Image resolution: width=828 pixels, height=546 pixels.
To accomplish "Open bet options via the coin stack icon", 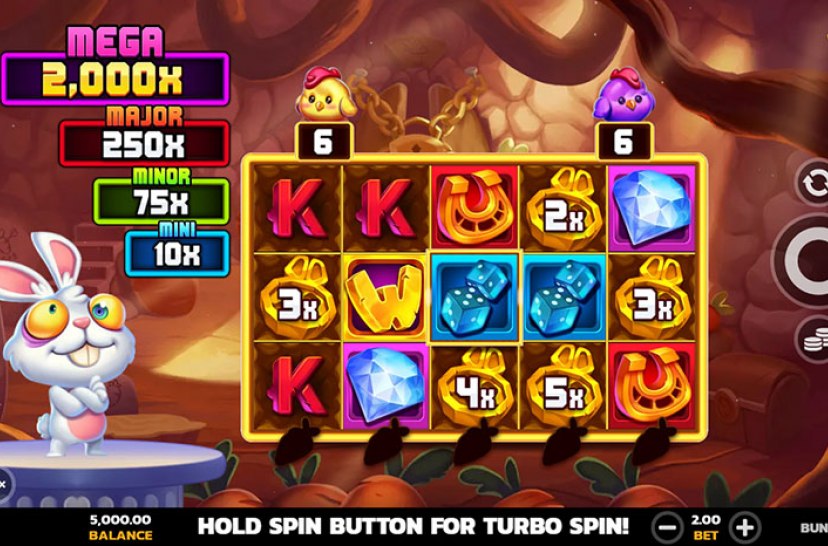I will (x=814, y=339).
